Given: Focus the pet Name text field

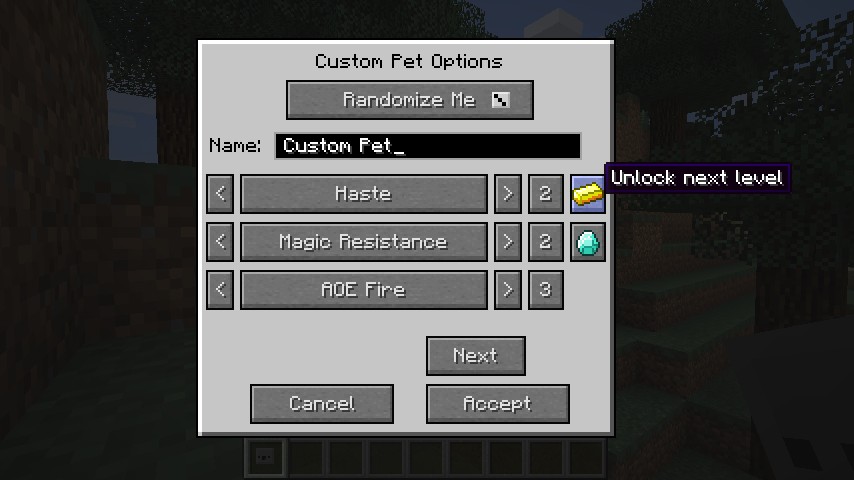Looking at the screenshot, I should (x=427, y=146).
